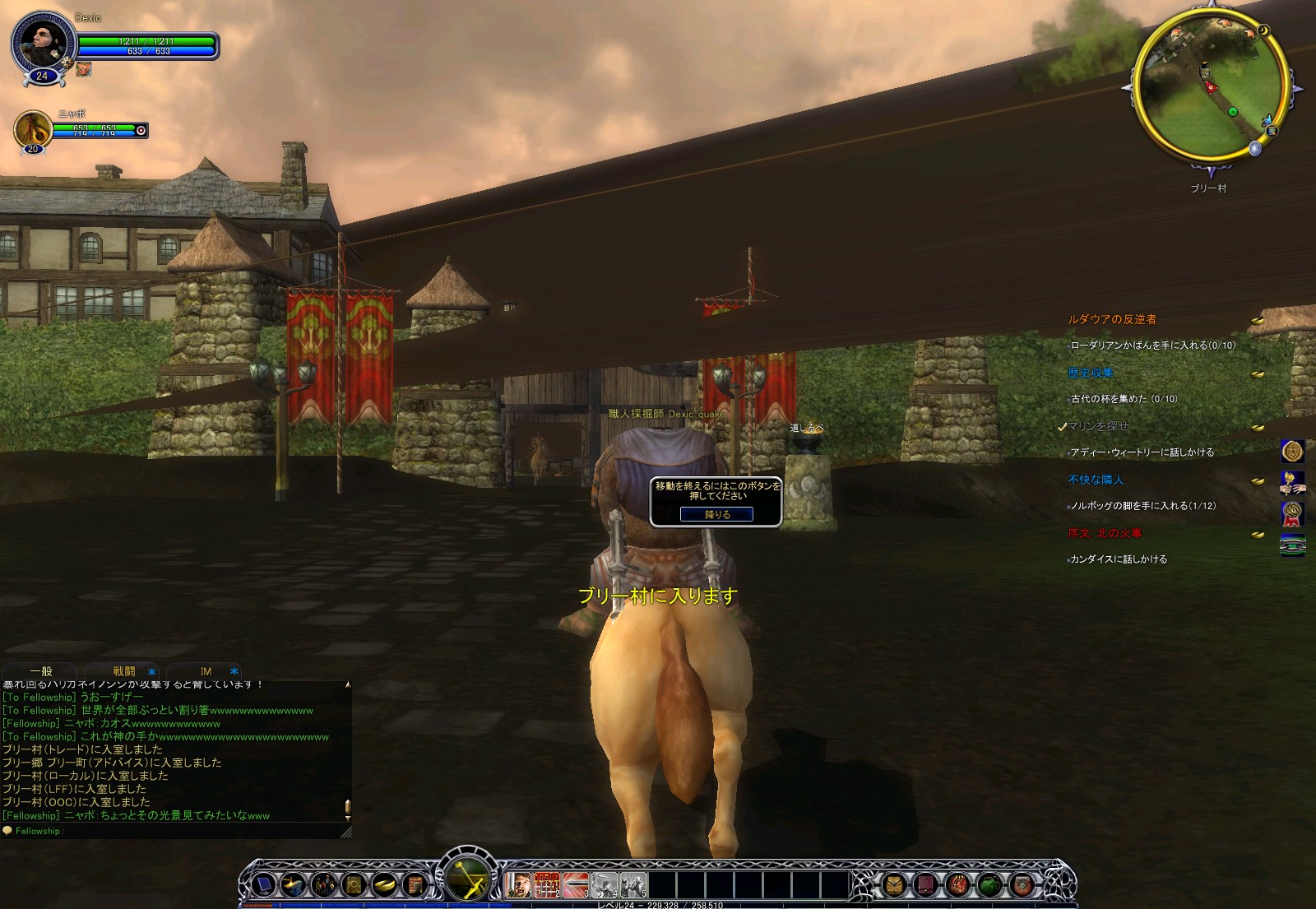Screen dimensions: 1316x909
Task: Activate the shouting face skill in slot 1
Action: [517, 885]
